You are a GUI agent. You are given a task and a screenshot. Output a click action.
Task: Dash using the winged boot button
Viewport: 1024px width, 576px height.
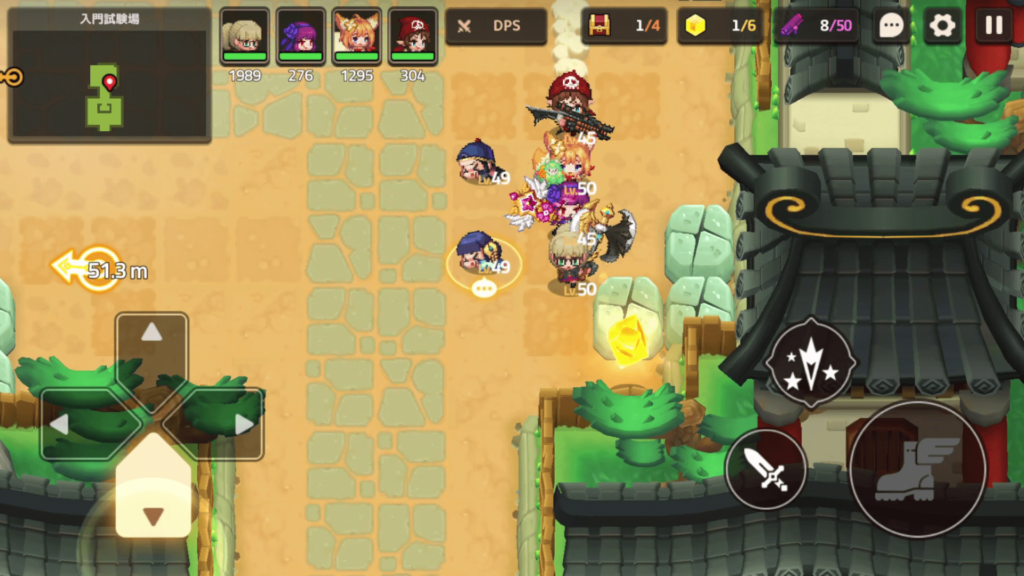pos(917,469)
